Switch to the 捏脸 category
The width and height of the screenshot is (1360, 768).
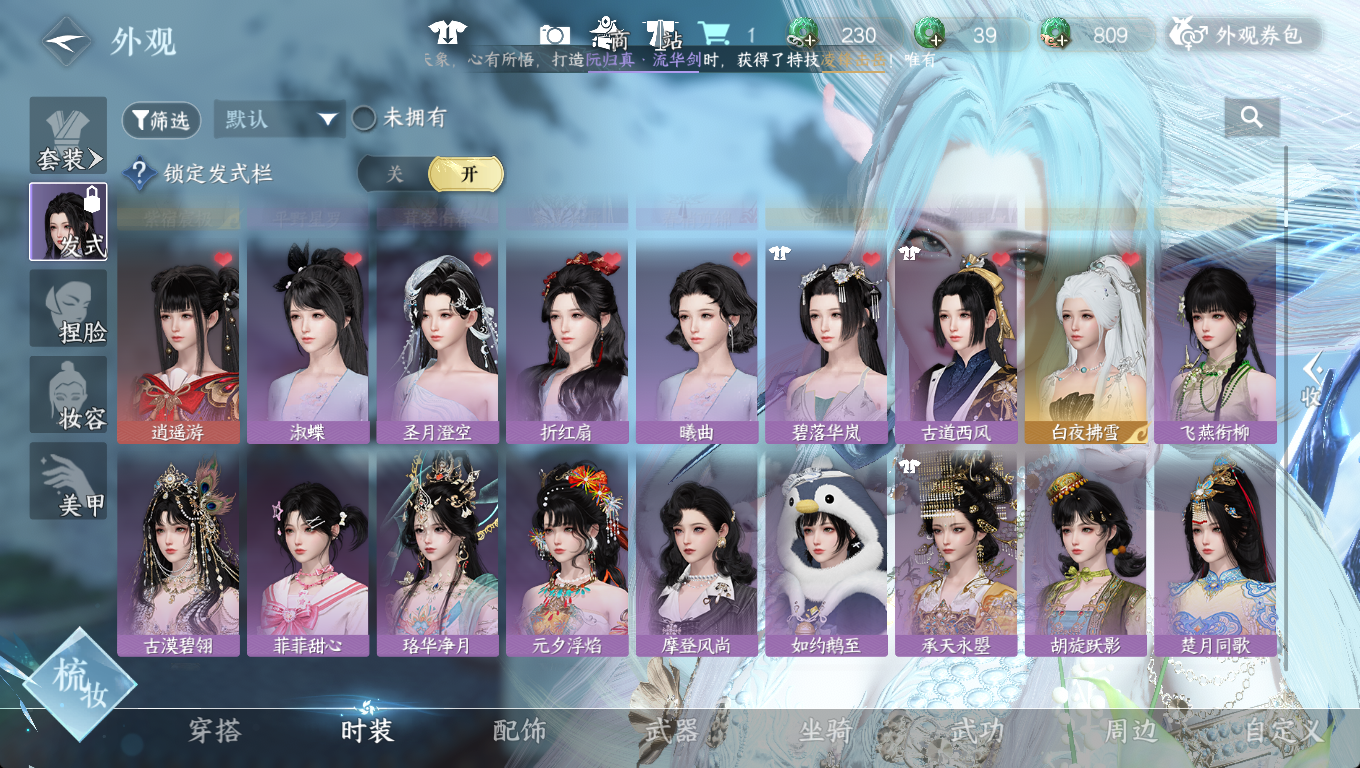tap(68, 308)
